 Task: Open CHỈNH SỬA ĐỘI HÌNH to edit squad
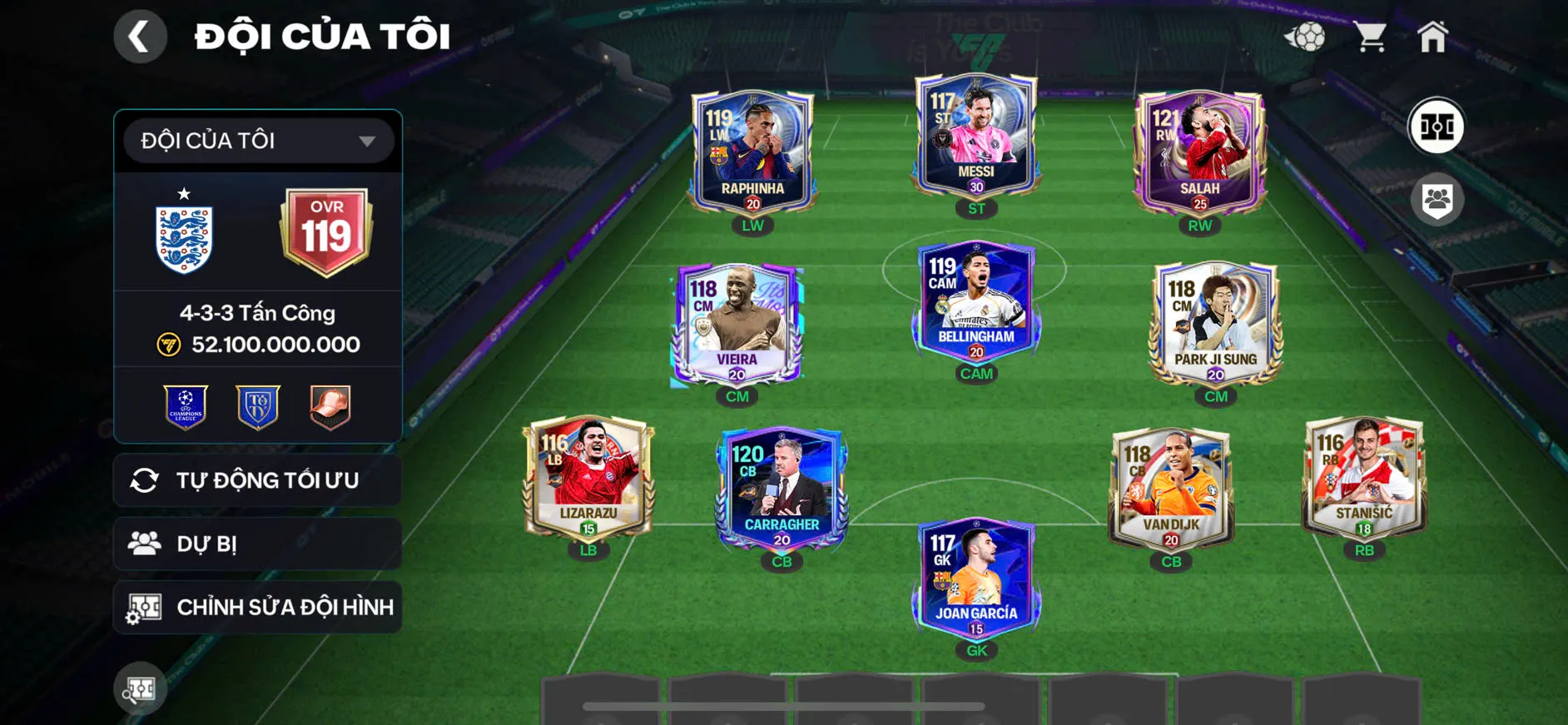click(257, 607)
